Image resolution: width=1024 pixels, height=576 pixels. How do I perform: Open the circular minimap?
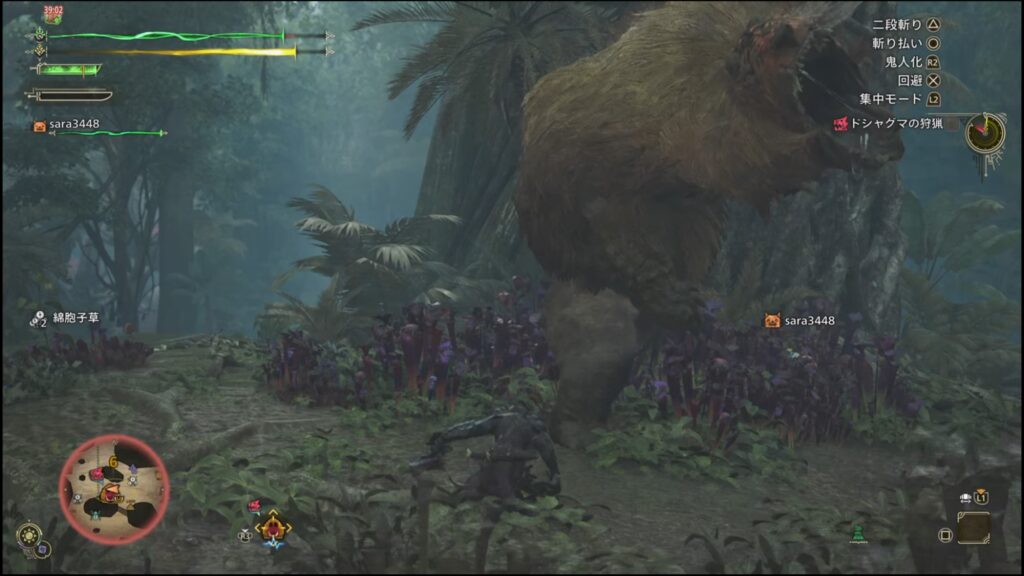point(113,488)
